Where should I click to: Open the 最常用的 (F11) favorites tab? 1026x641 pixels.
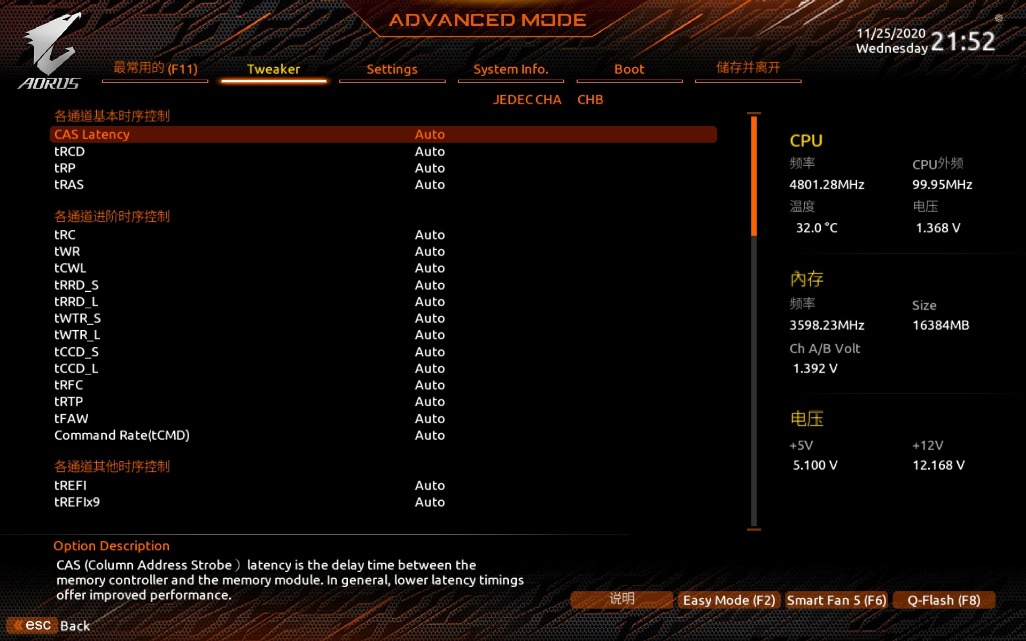[155, 68]
